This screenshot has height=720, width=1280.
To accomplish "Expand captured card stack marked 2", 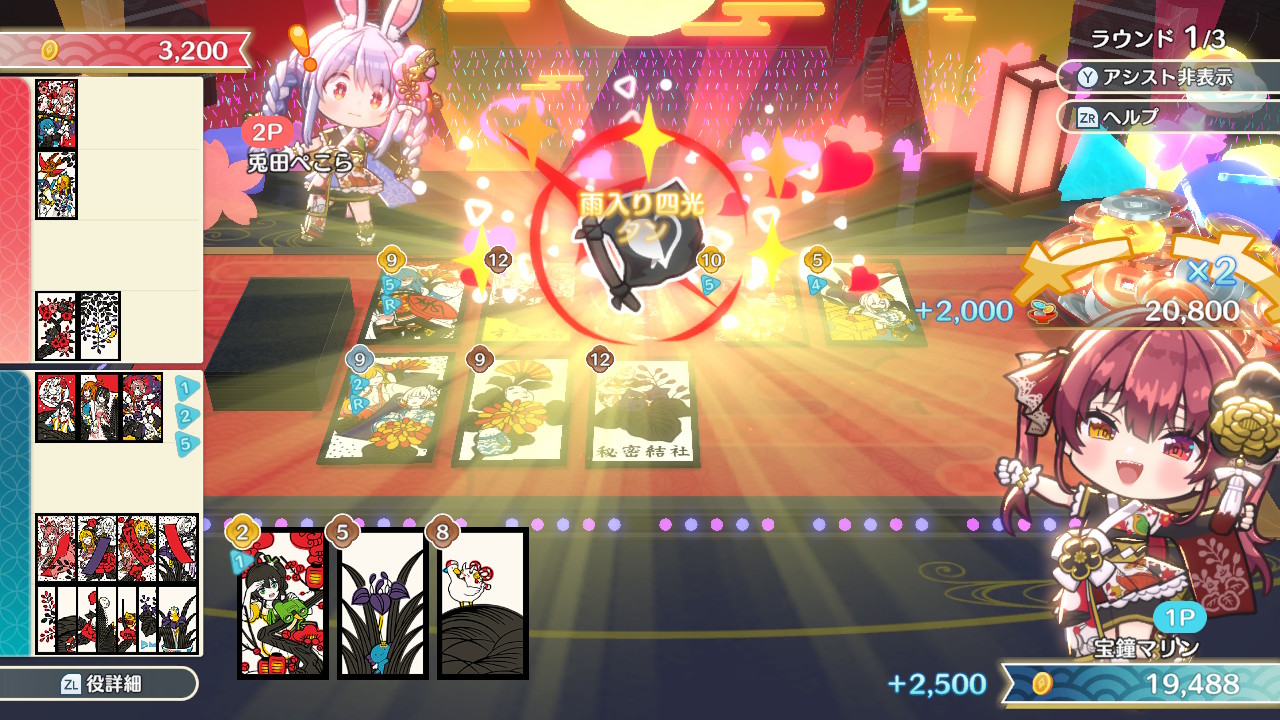I will pos(185,414).
